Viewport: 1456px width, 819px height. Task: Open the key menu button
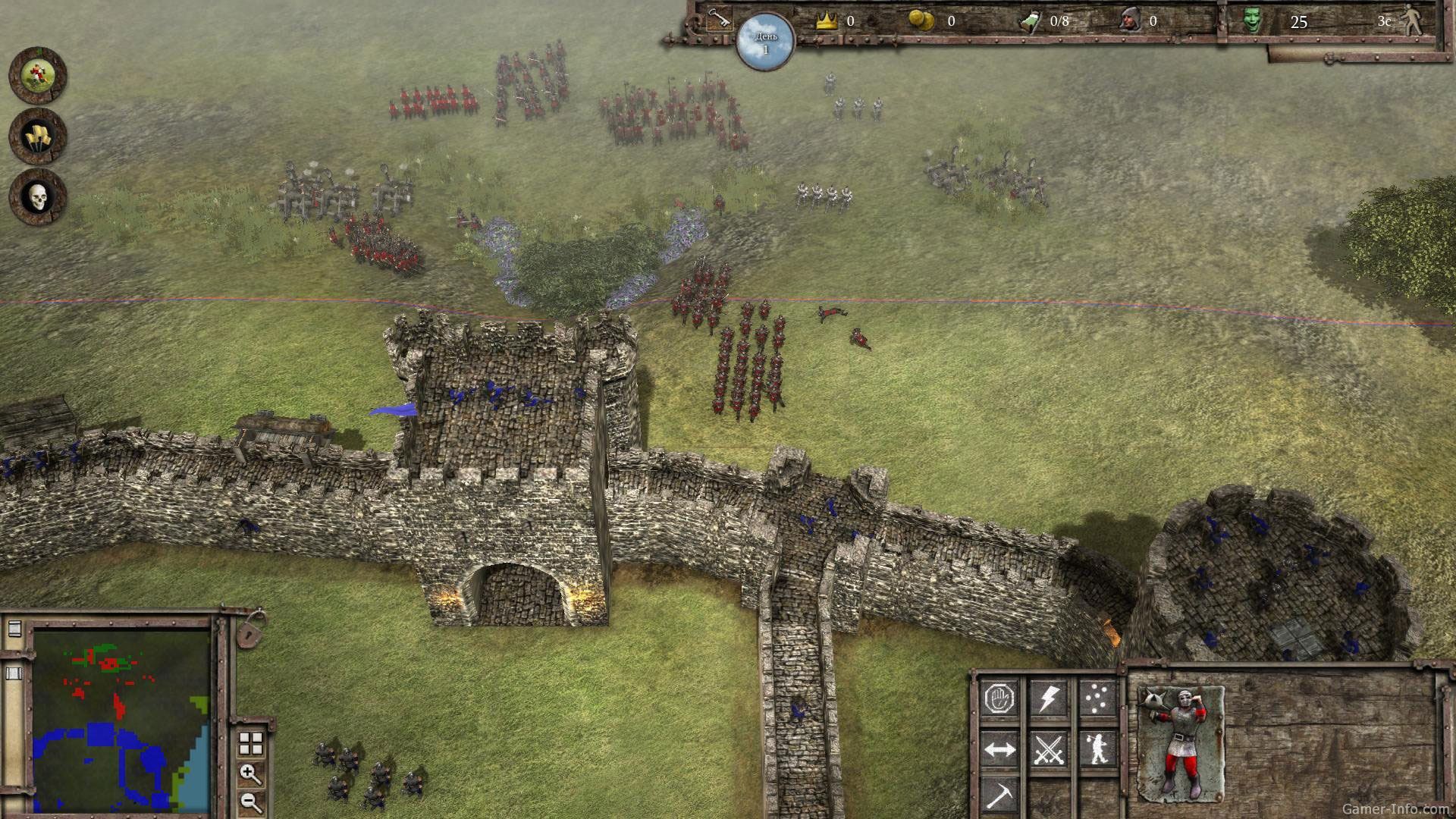[x=717, y=19]
